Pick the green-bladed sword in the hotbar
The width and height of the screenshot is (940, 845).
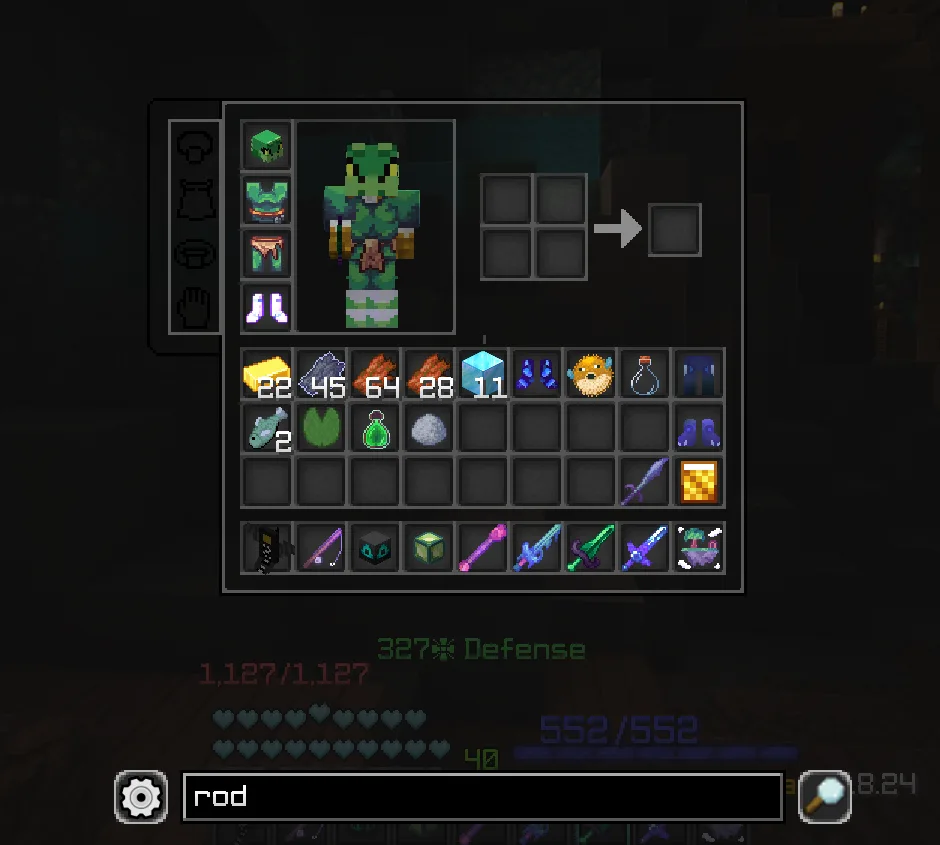click(x=591, y=548)
